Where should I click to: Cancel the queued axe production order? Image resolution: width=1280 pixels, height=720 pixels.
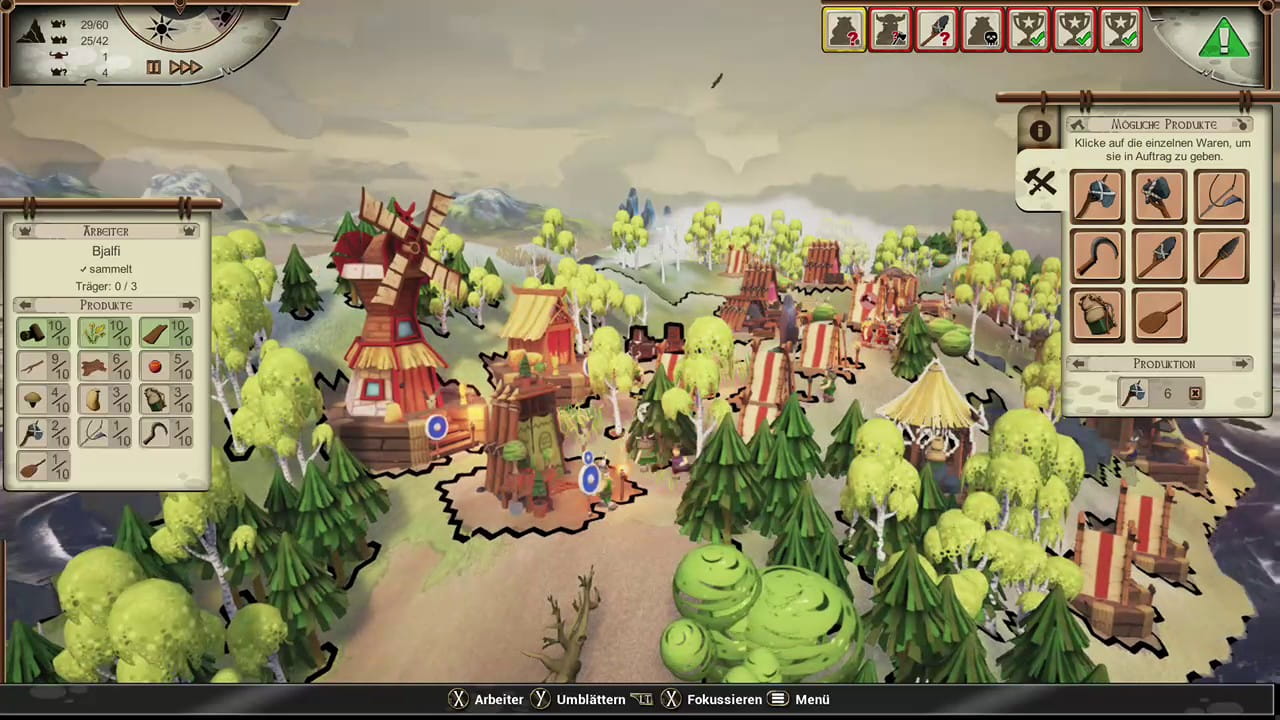point(1195,394)
